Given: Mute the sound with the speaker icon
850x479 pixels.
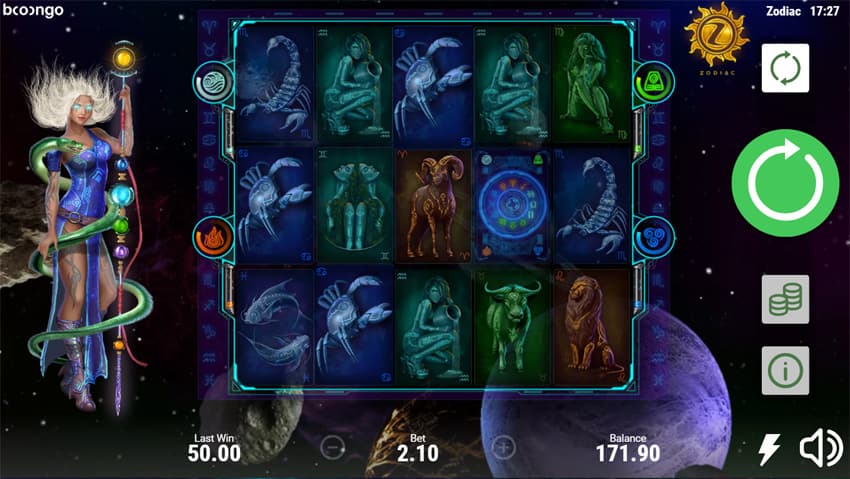Looking at the screenshot, I should [x=819, y=449].
